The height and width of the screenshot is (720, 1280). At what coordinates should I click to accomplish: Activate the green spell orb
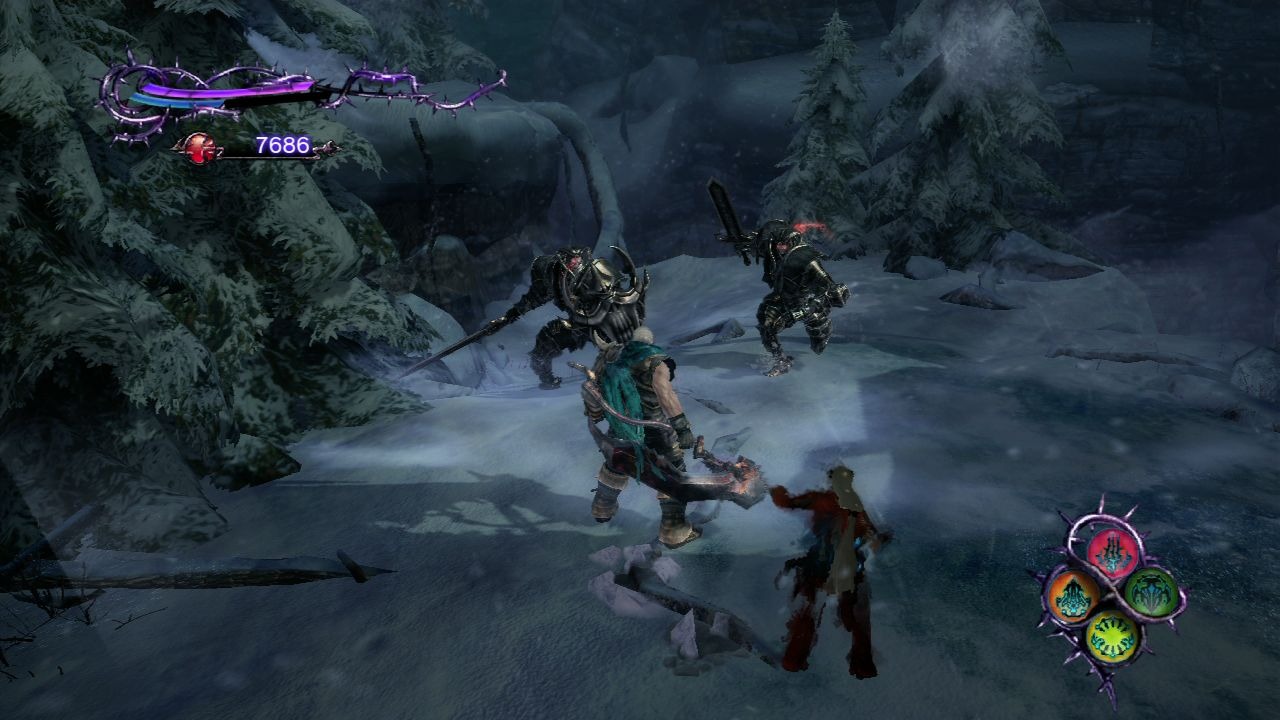click(x=1152, y=593)
